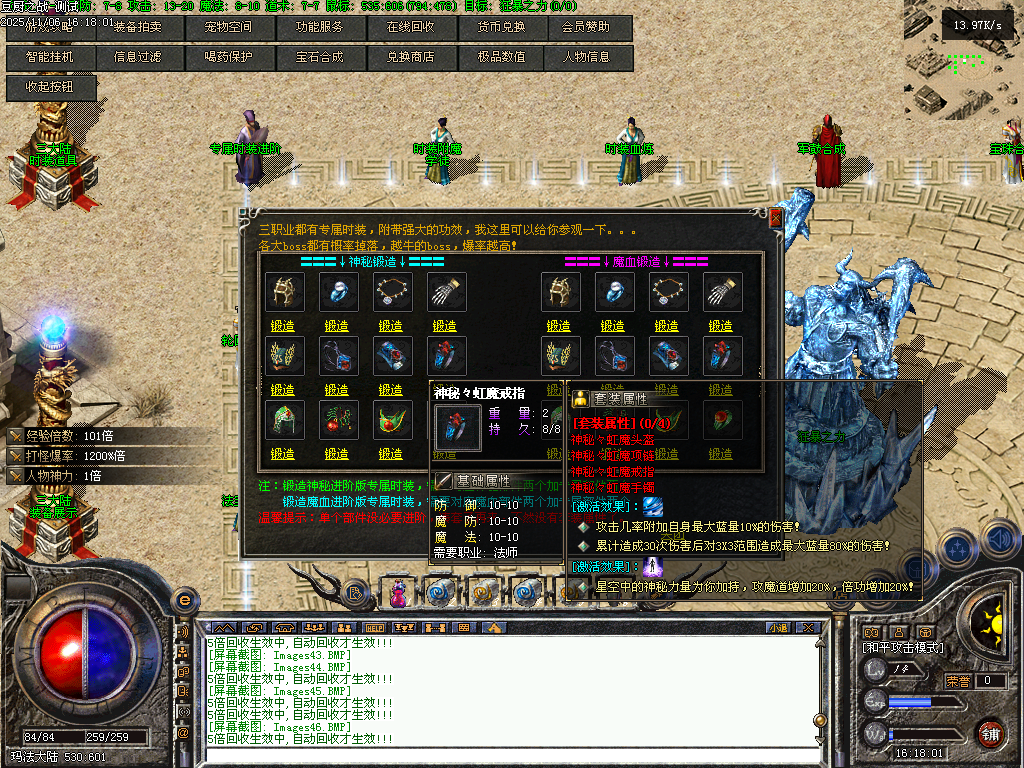The image size is (1024, 768).
Task: Open the round red 铺 shop button
Action: 990,732
